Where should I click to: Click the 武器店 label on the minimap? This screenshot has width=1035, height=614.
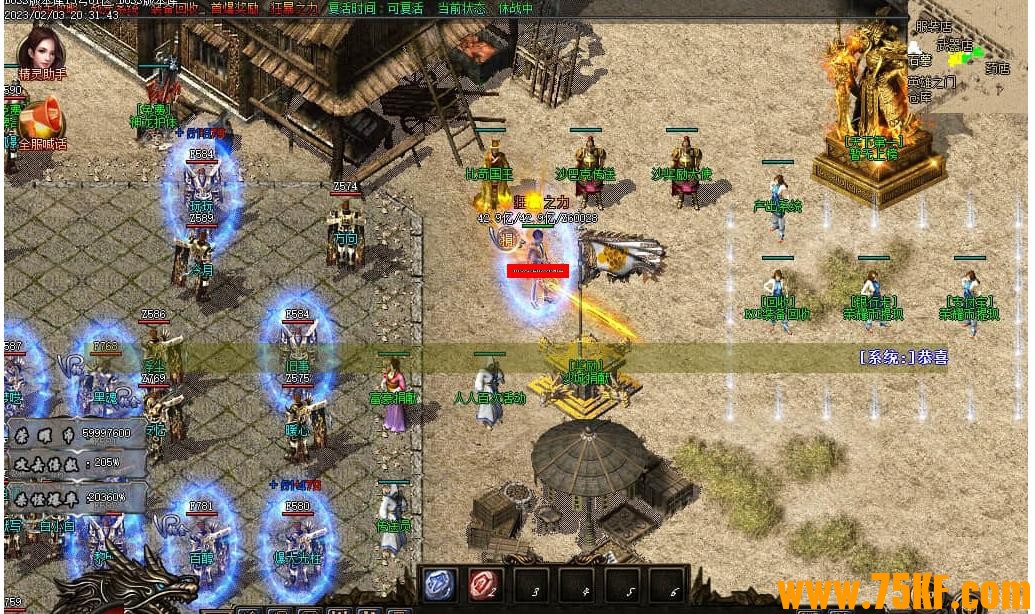click(954, 45)
